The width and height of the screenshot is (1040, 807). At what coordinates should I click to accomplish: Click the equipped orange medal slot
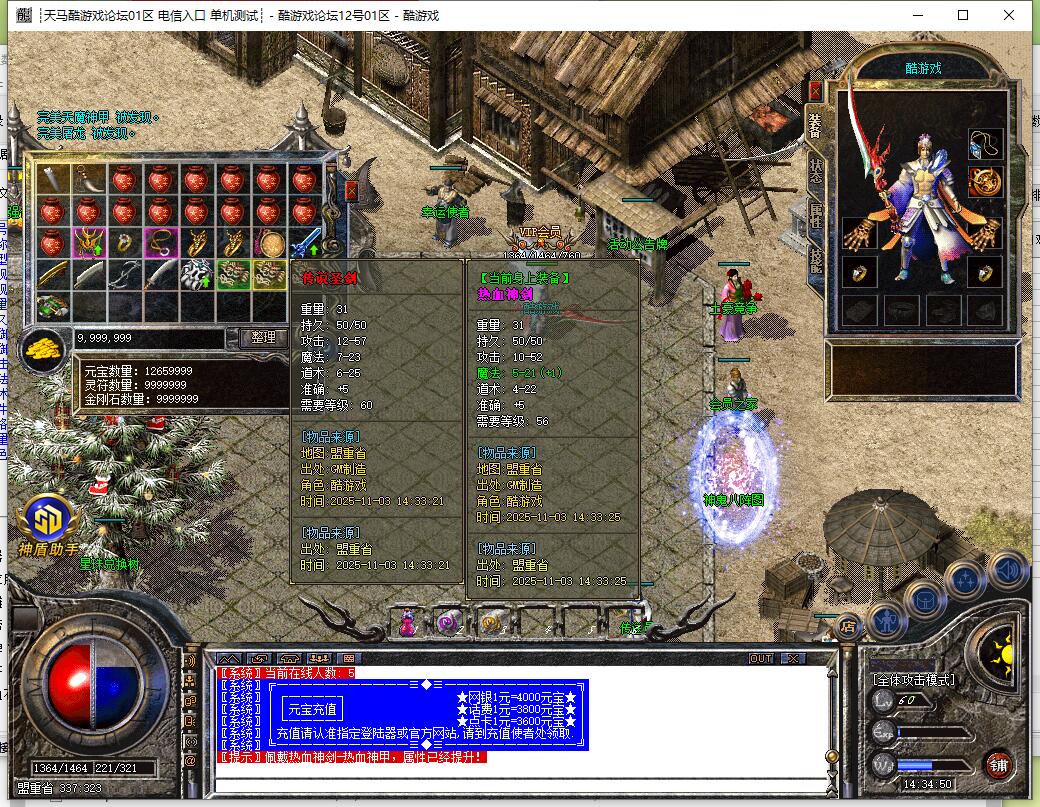click(x=986, y=182)
